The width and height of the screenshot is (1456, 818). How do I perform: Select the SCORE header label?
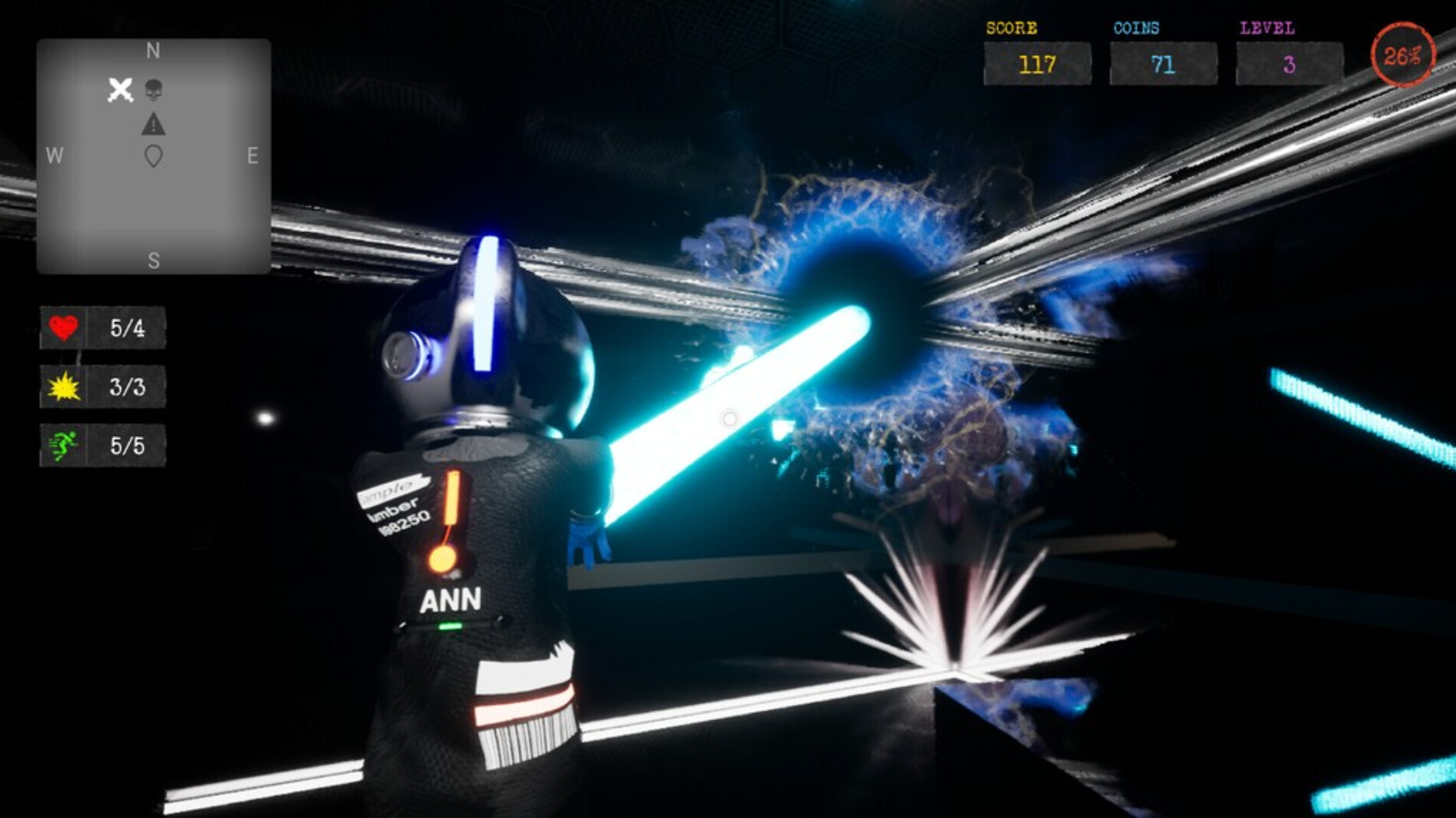(1011, 27)
